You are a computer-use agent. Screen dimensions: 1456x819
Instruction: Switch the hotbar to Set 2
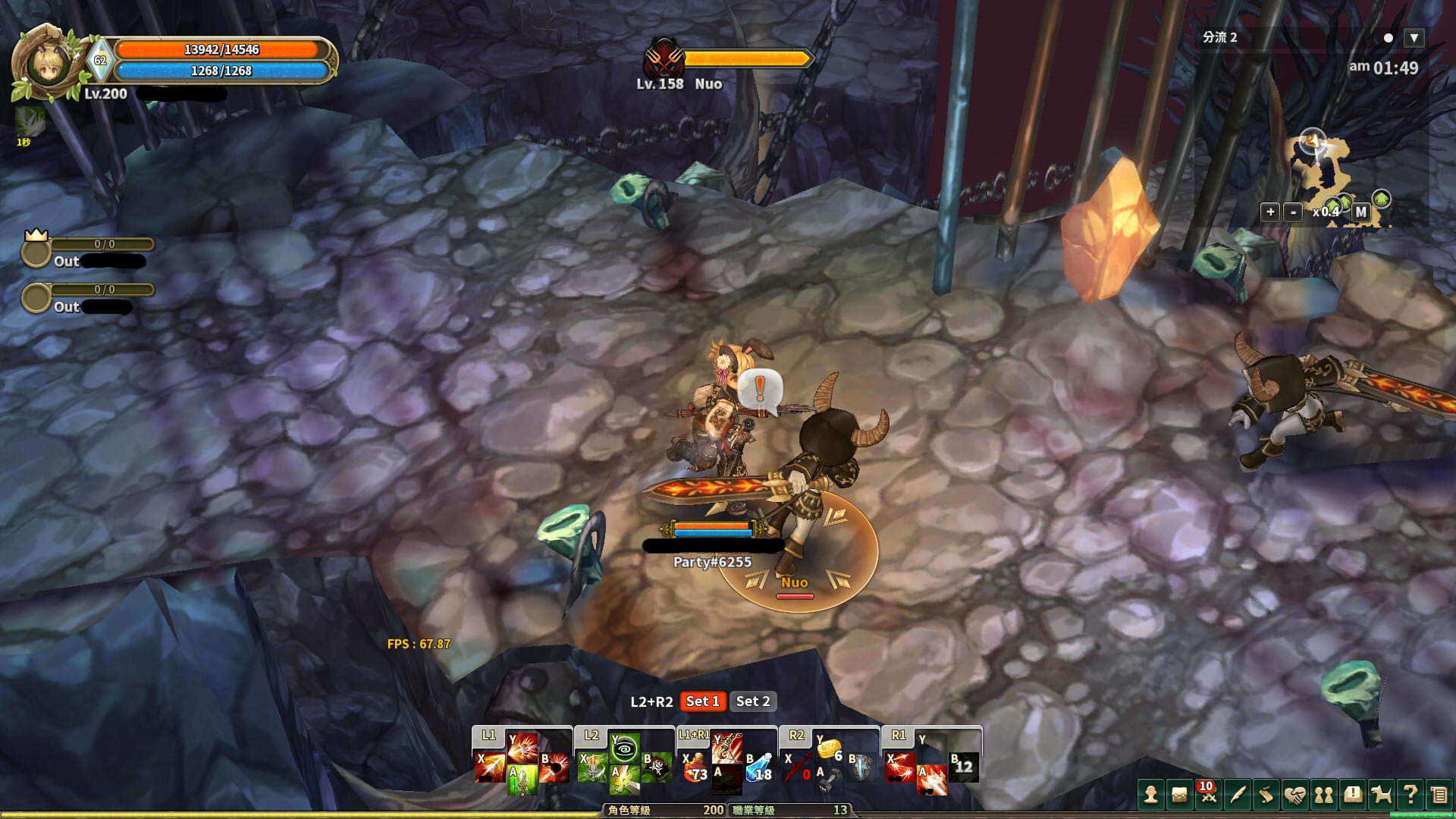753,701
